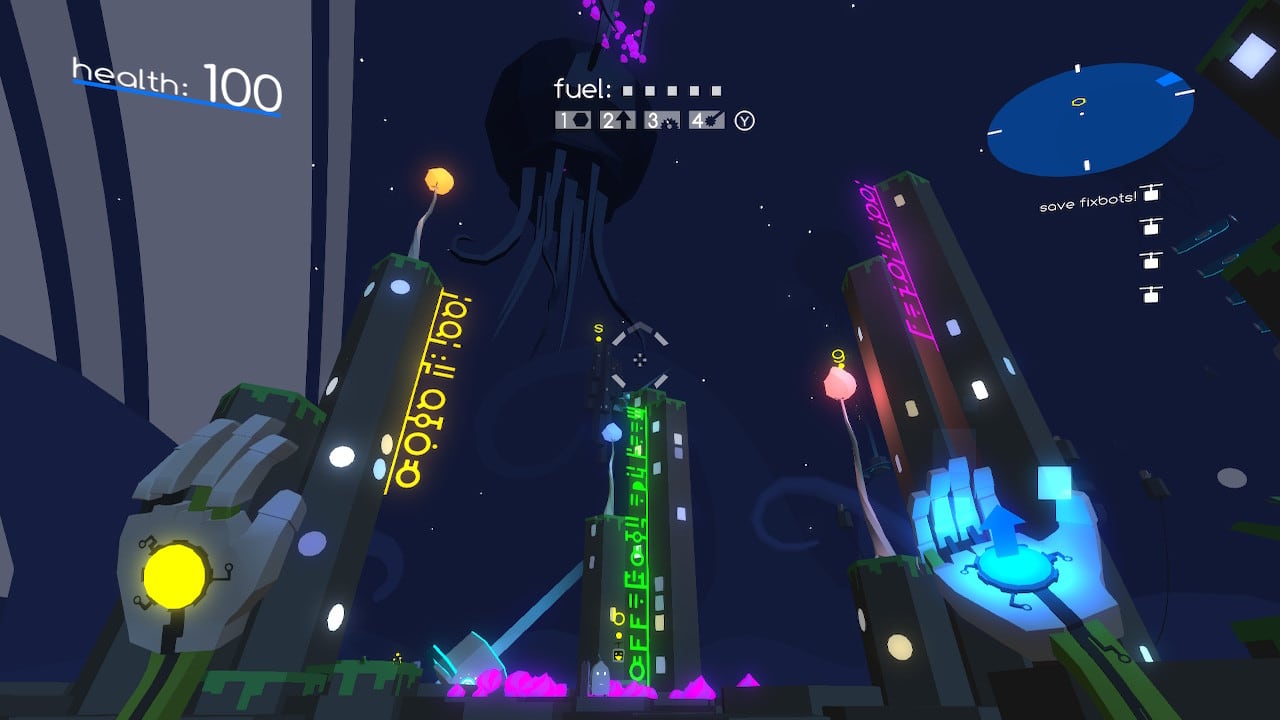
Task: Toggle the yellow orb on the left hand
Action: [x=175, y=574]
